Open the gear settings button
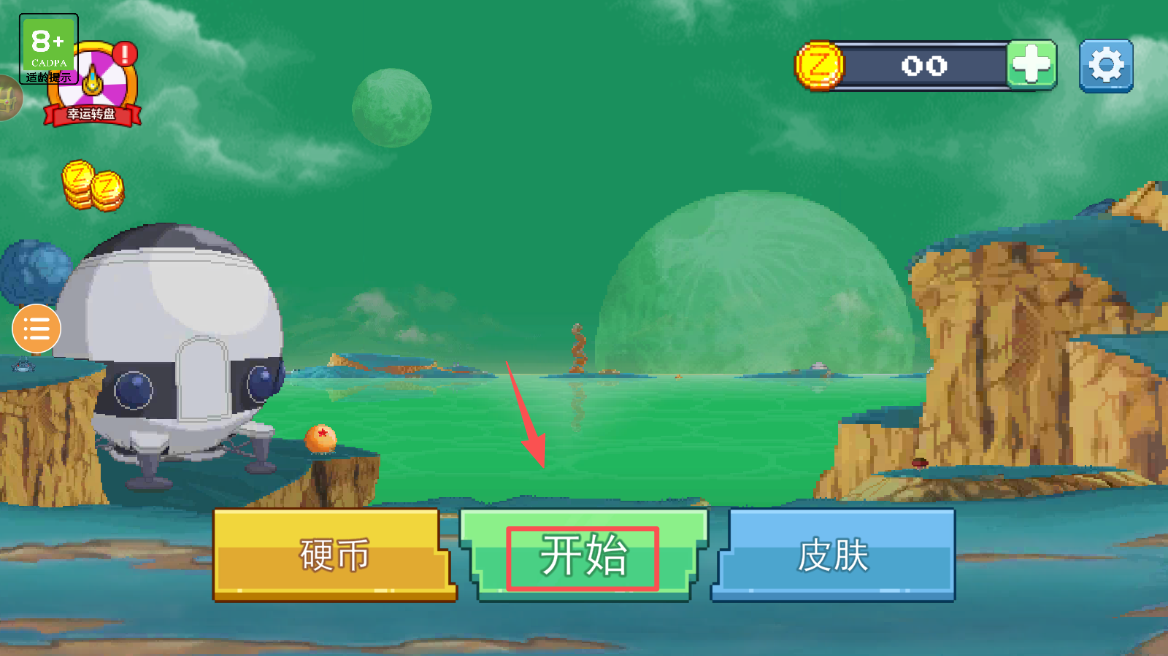Screen dimensions: 1168x656 pyautogui.click(x=1106, y=66)
